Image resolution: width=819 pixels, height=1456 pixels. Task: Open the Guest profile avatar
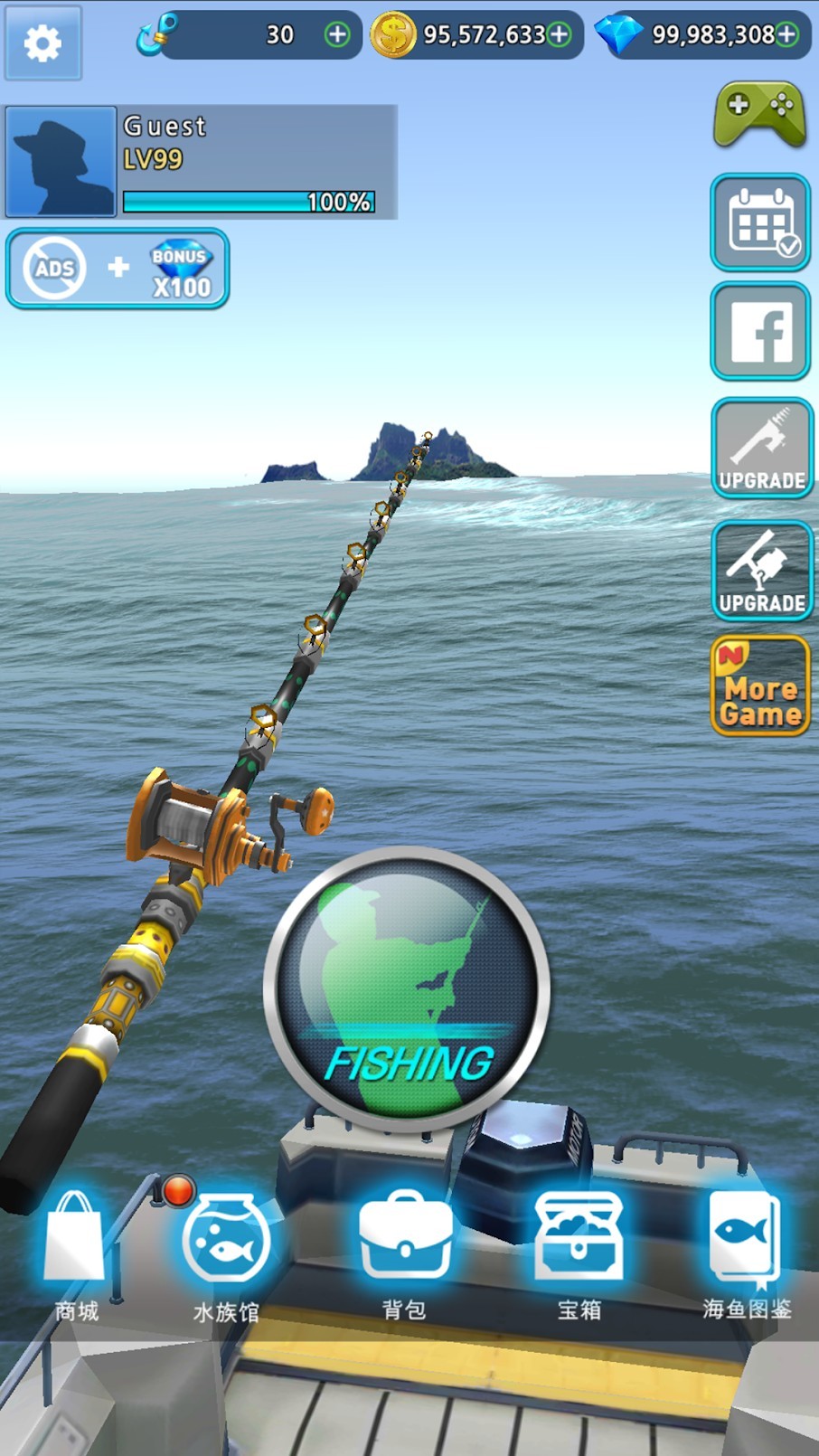(61, 162)
